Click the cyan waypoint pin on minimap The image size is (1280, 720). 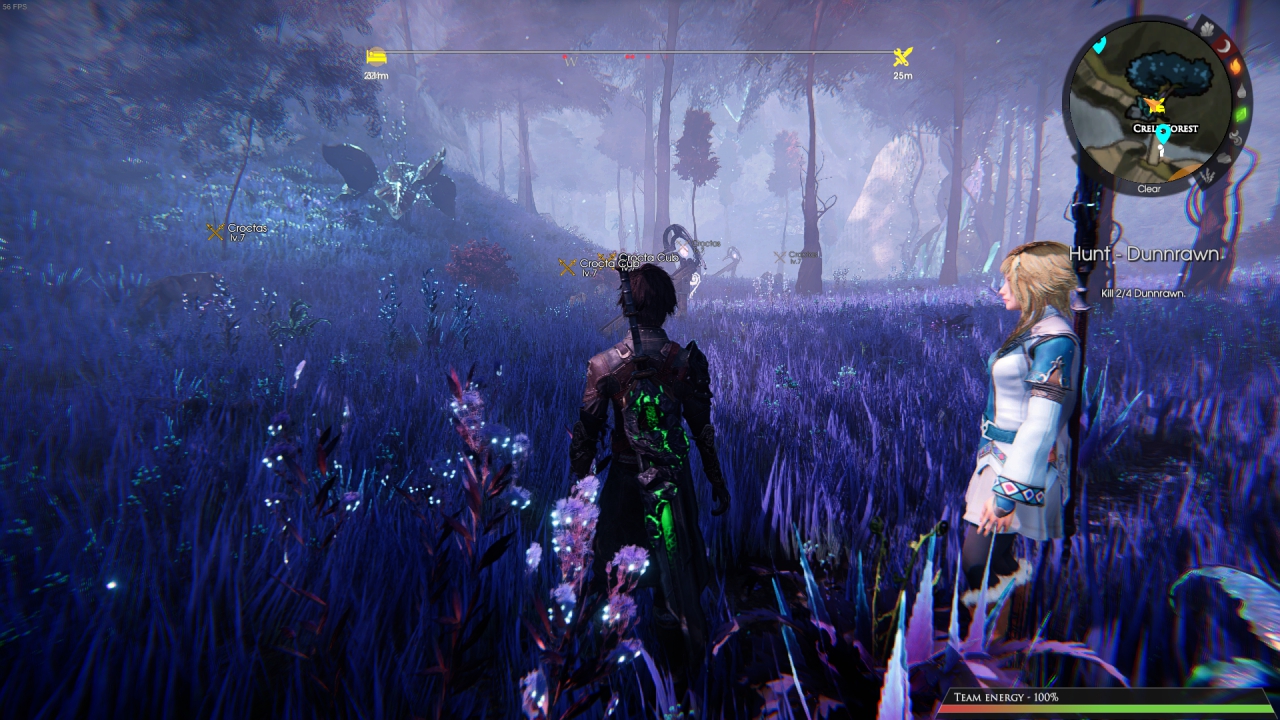coord(1163,134)
